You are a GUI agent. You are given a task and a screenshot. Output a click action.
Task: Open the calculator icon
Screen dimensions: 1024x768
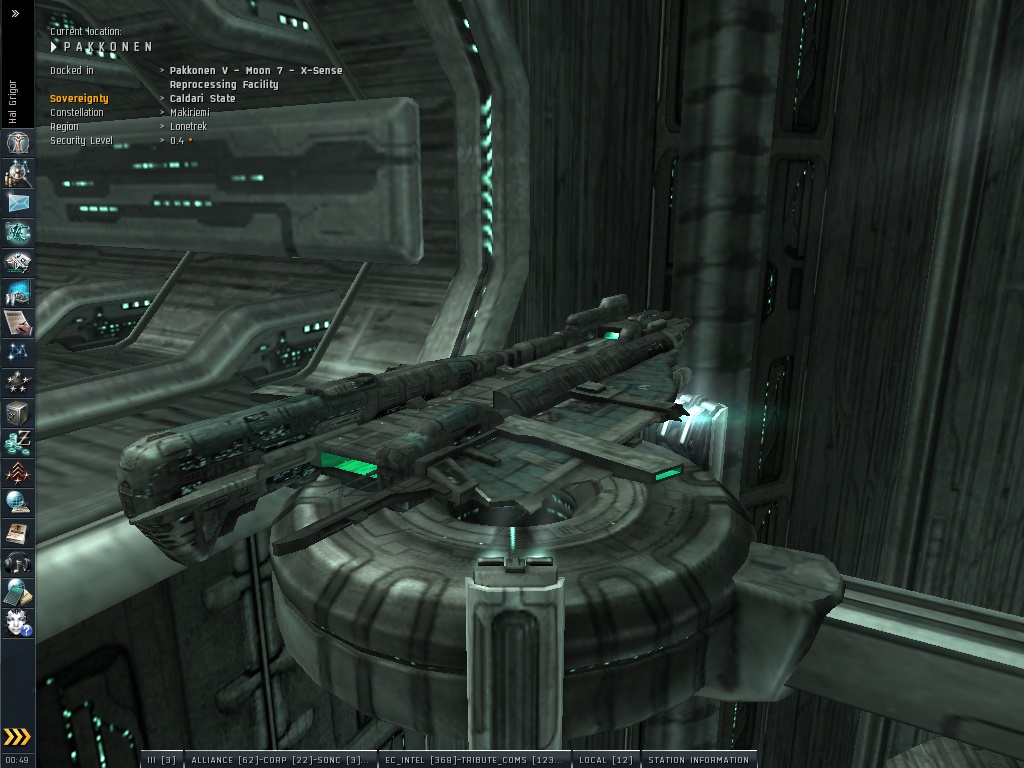[x=17, y=592]
